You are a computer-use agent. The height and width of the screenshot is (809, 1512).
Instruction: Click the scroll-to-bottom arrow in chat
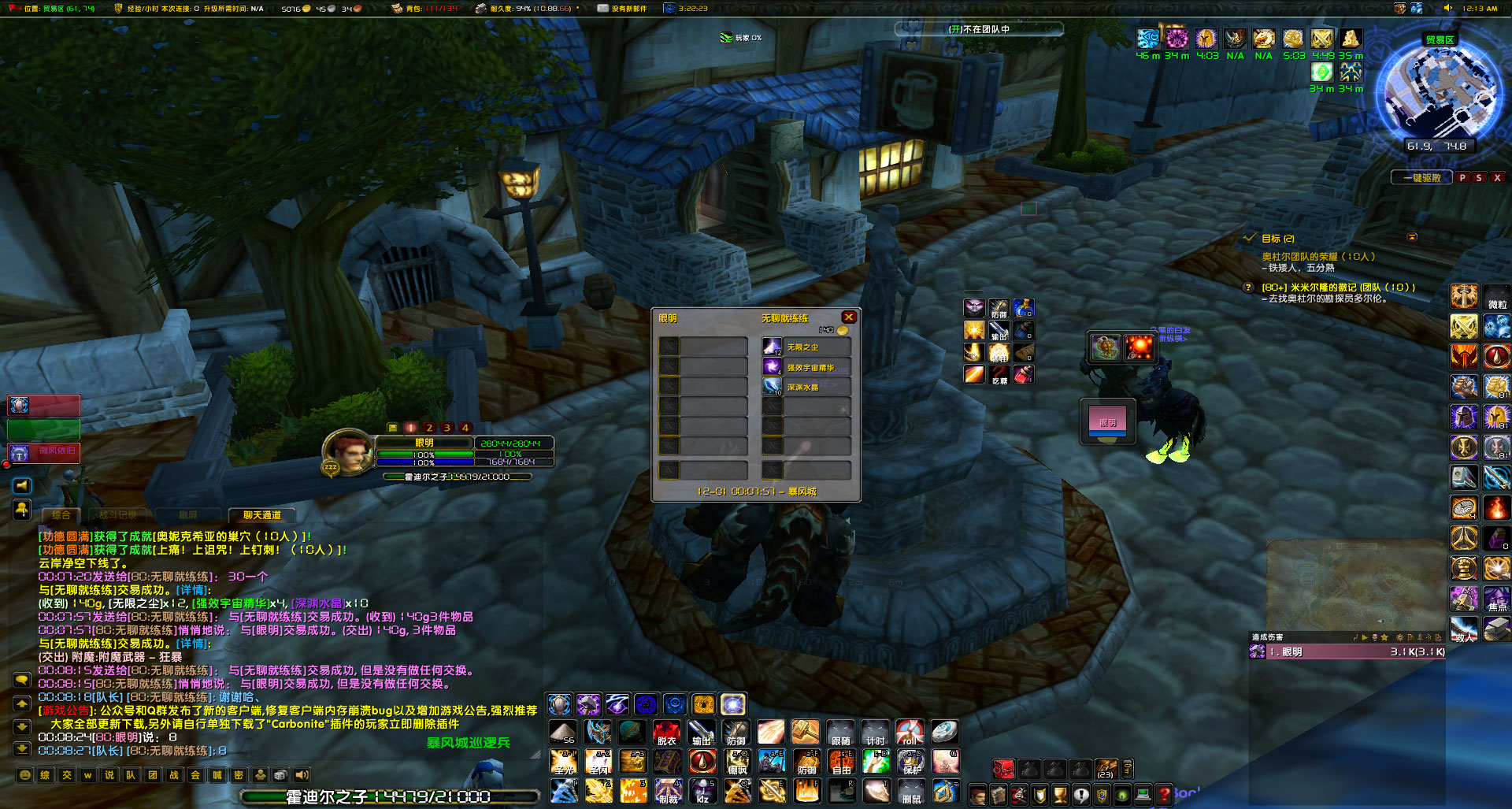click(x=21, y=749)
